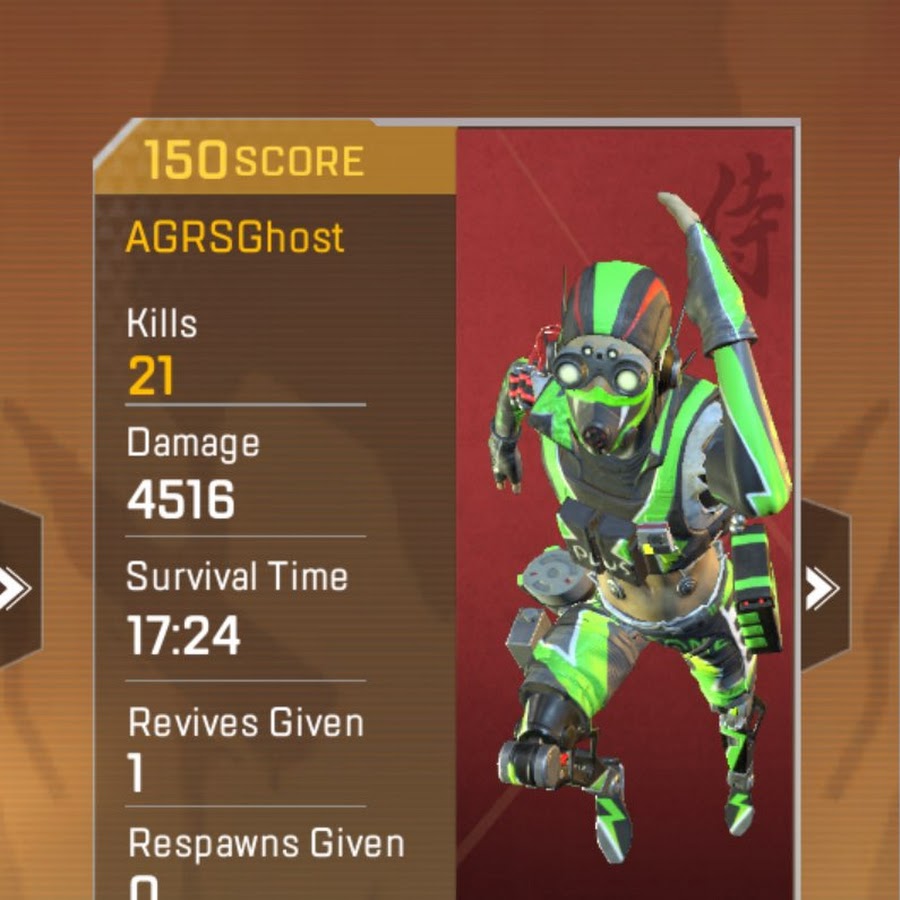Screen dimensions: 900x900
Task: Go to the previous player card arrow
Action: [14, 588]
